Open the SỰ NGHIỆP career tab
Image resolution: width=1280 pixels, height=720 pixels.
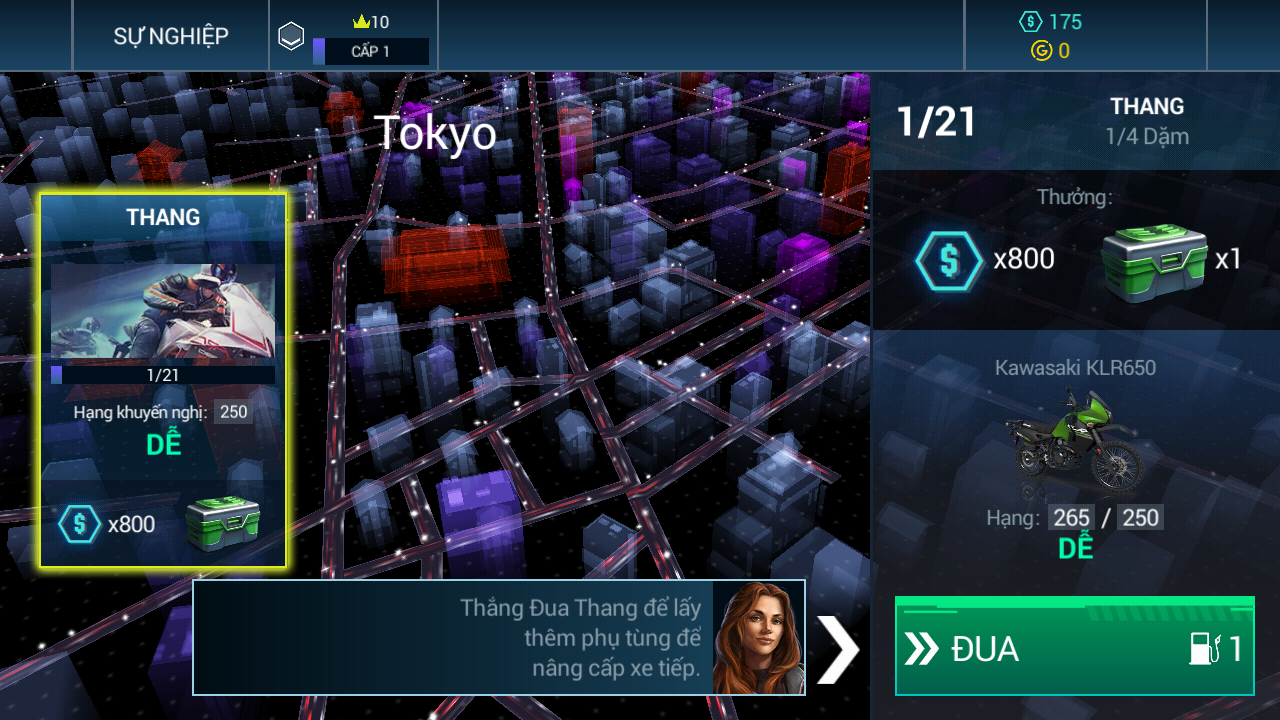tap(170, 36)
